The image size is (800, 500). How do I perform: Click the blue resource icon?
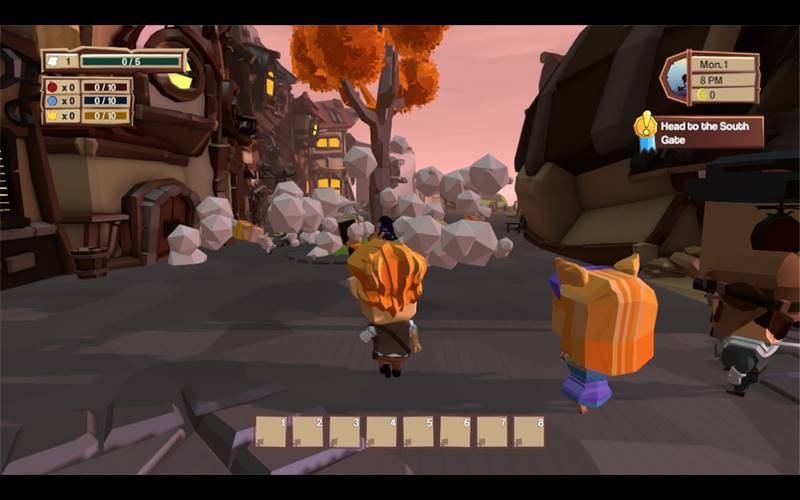coord(51,100)
